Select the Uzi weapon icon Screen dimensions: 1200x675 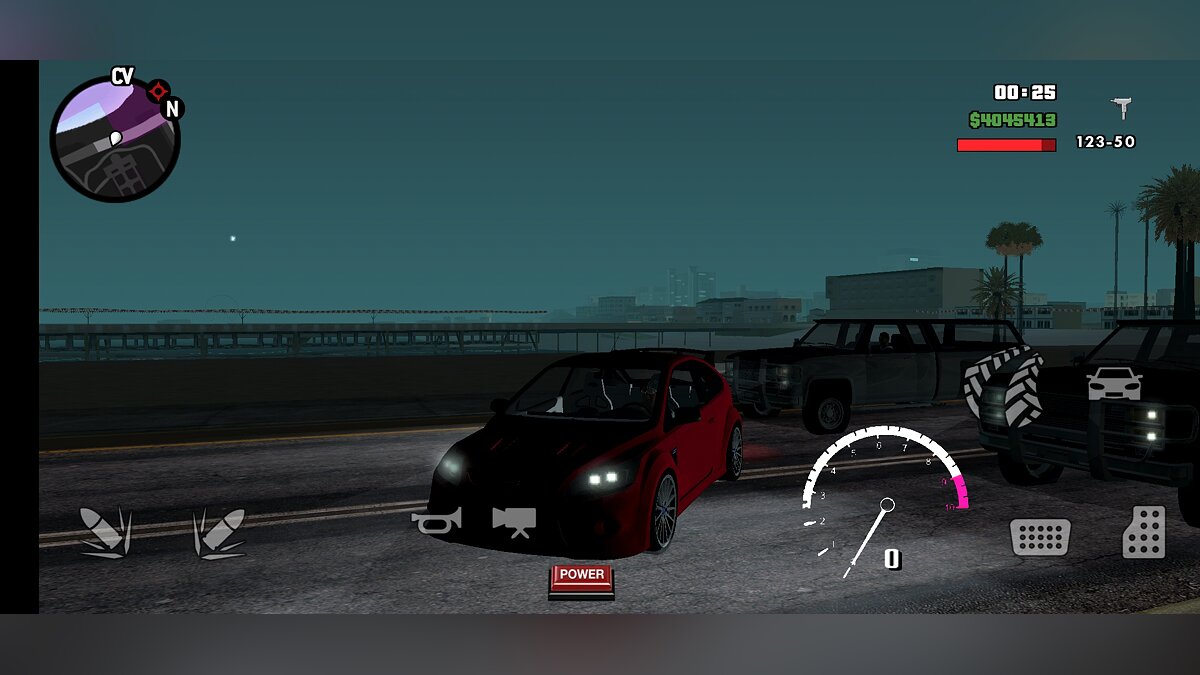pyautogui.click(x=1121, y=107)
